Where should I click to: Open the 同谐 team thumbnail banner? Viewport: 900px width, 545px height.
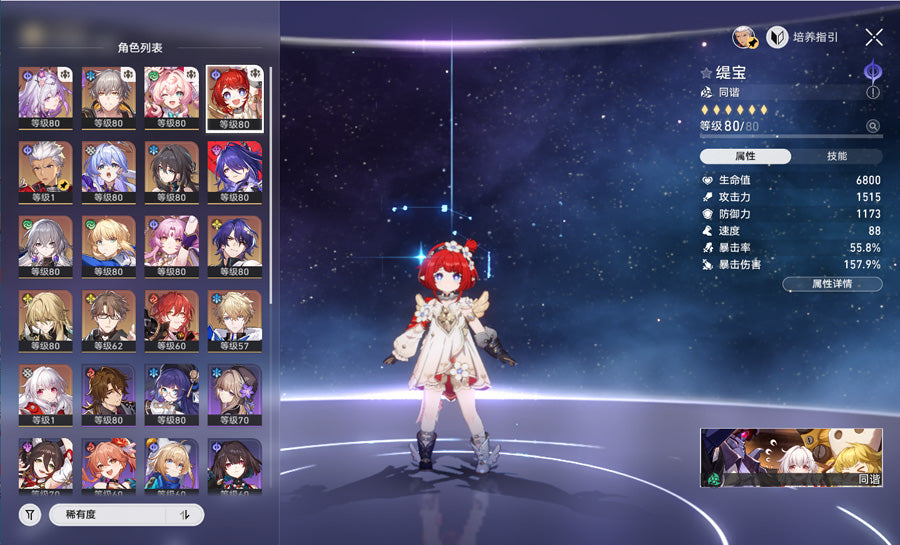pyautogui.click(x=791, y=458)
